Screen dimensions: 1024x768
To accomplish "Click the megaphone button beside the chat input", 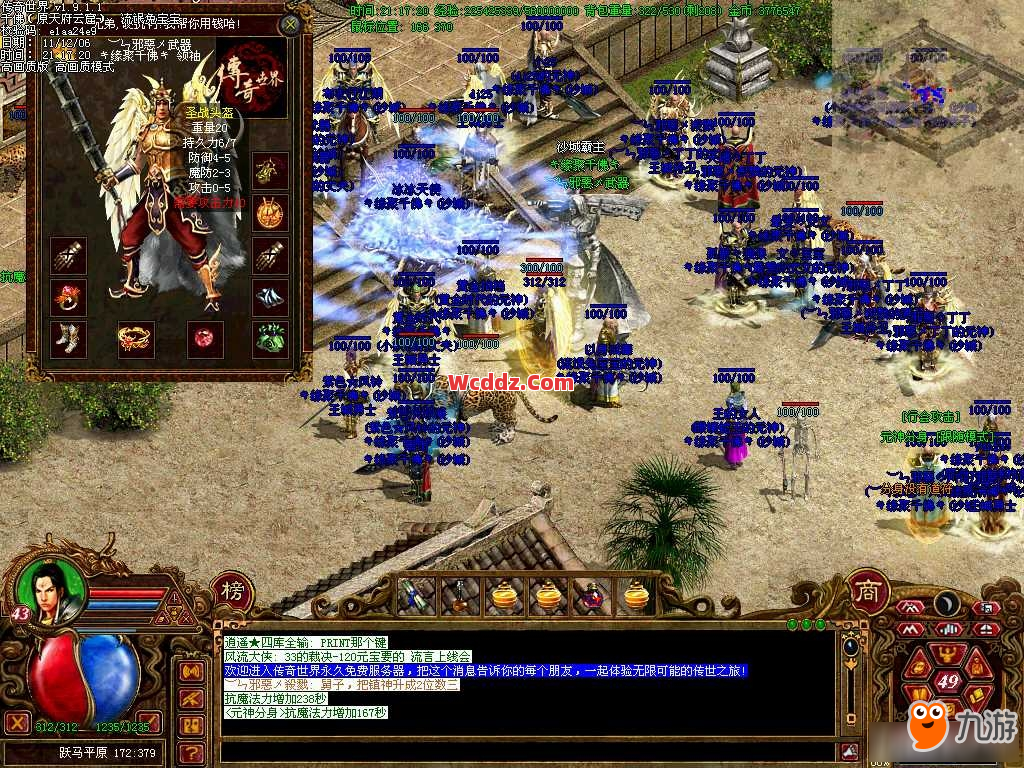I will (849, 752).
